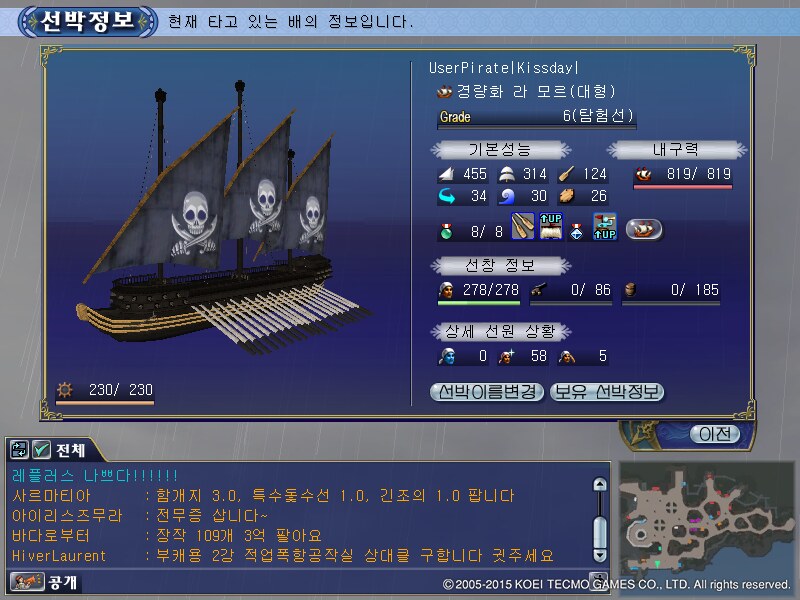Click the chat window swap icon
The width and height of the screenshot is (800, 600).
(20, 450)
